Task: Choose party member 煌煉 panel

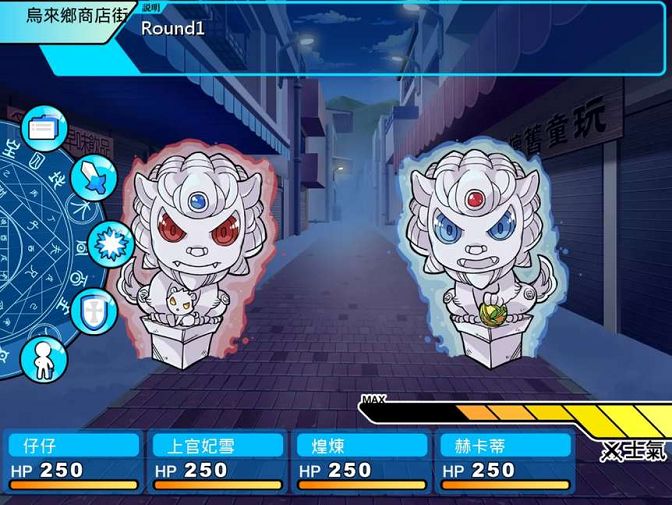Action: (x=361, y=461)
